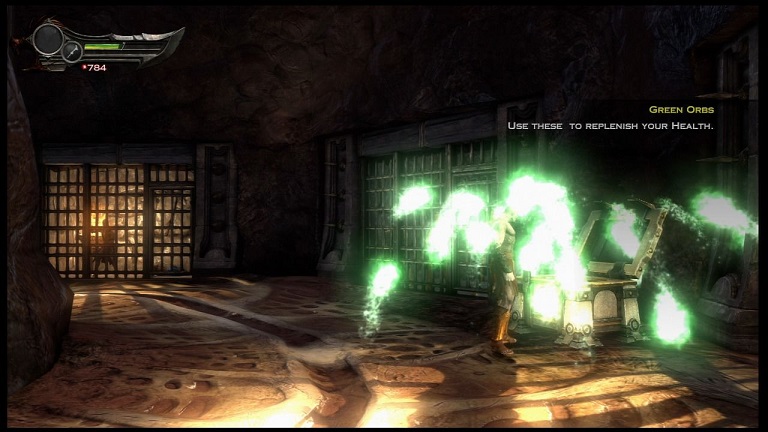Select the large empty magic slot circle
768x432 pixels.
47,39
